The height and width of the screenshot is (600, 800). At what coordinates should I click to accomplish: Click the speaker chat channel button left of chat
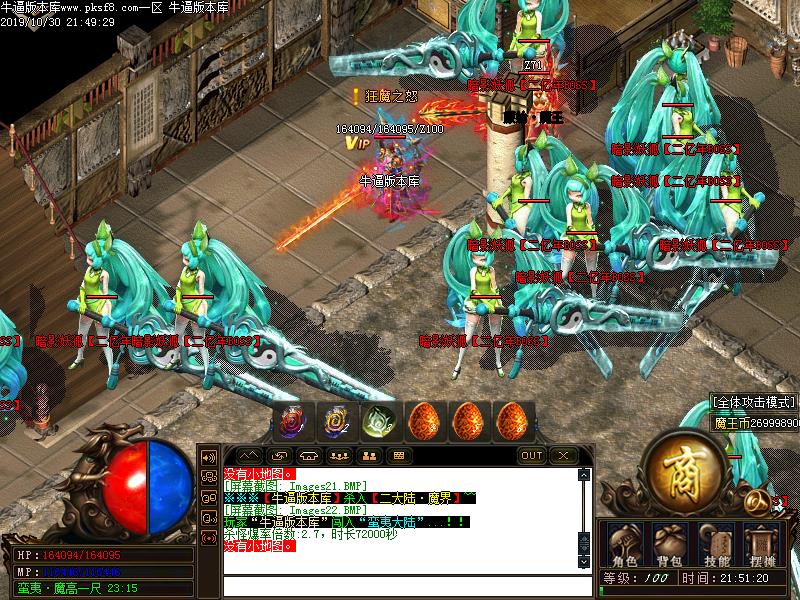(209, 457)
